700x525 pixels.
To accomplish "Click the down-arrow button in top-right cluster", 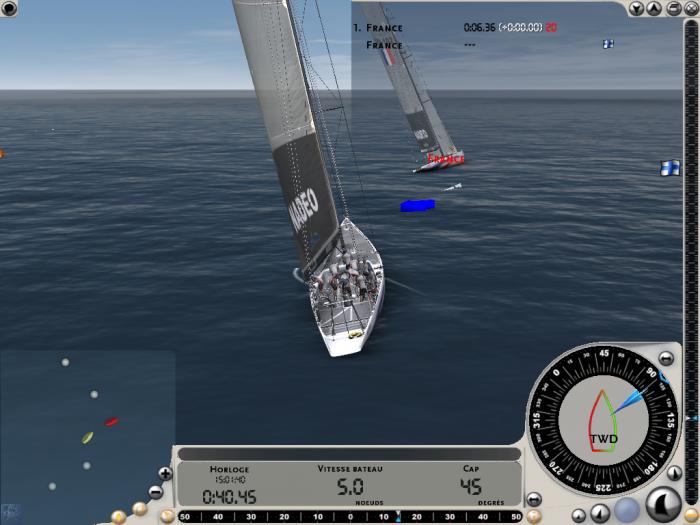I will 638,9.
